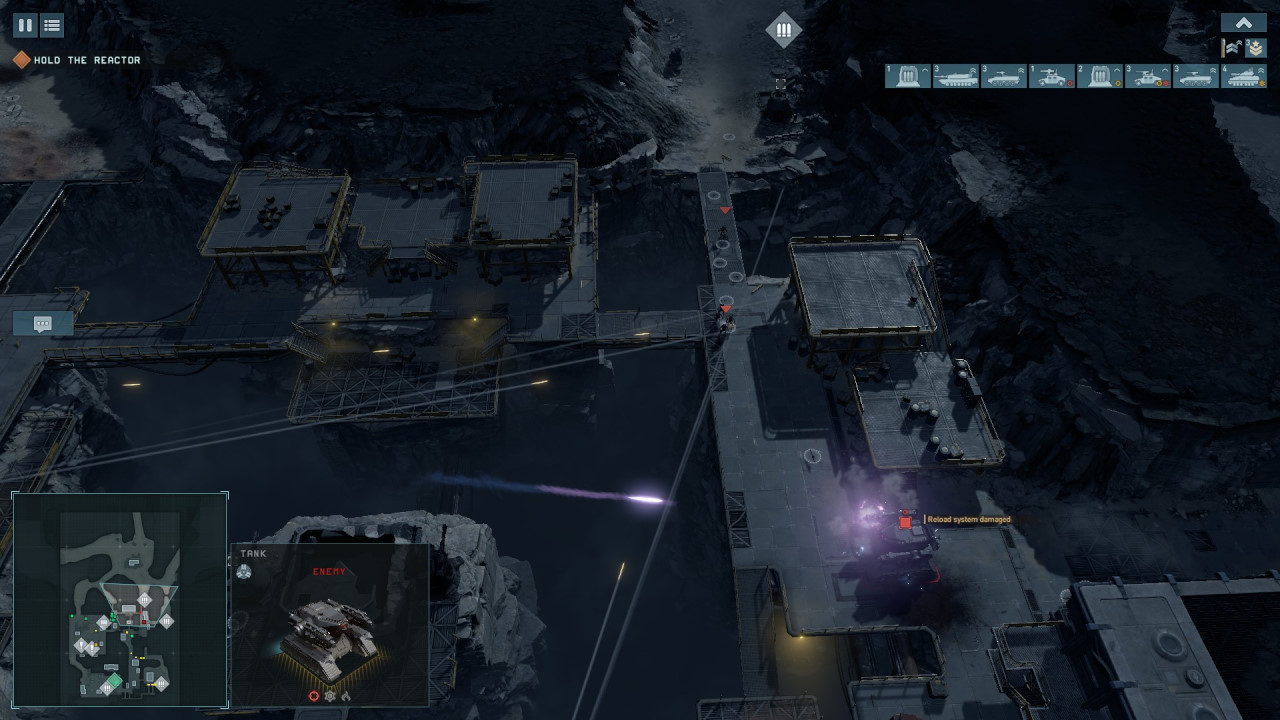Pause the game
1280x720 pixels.
25,25
